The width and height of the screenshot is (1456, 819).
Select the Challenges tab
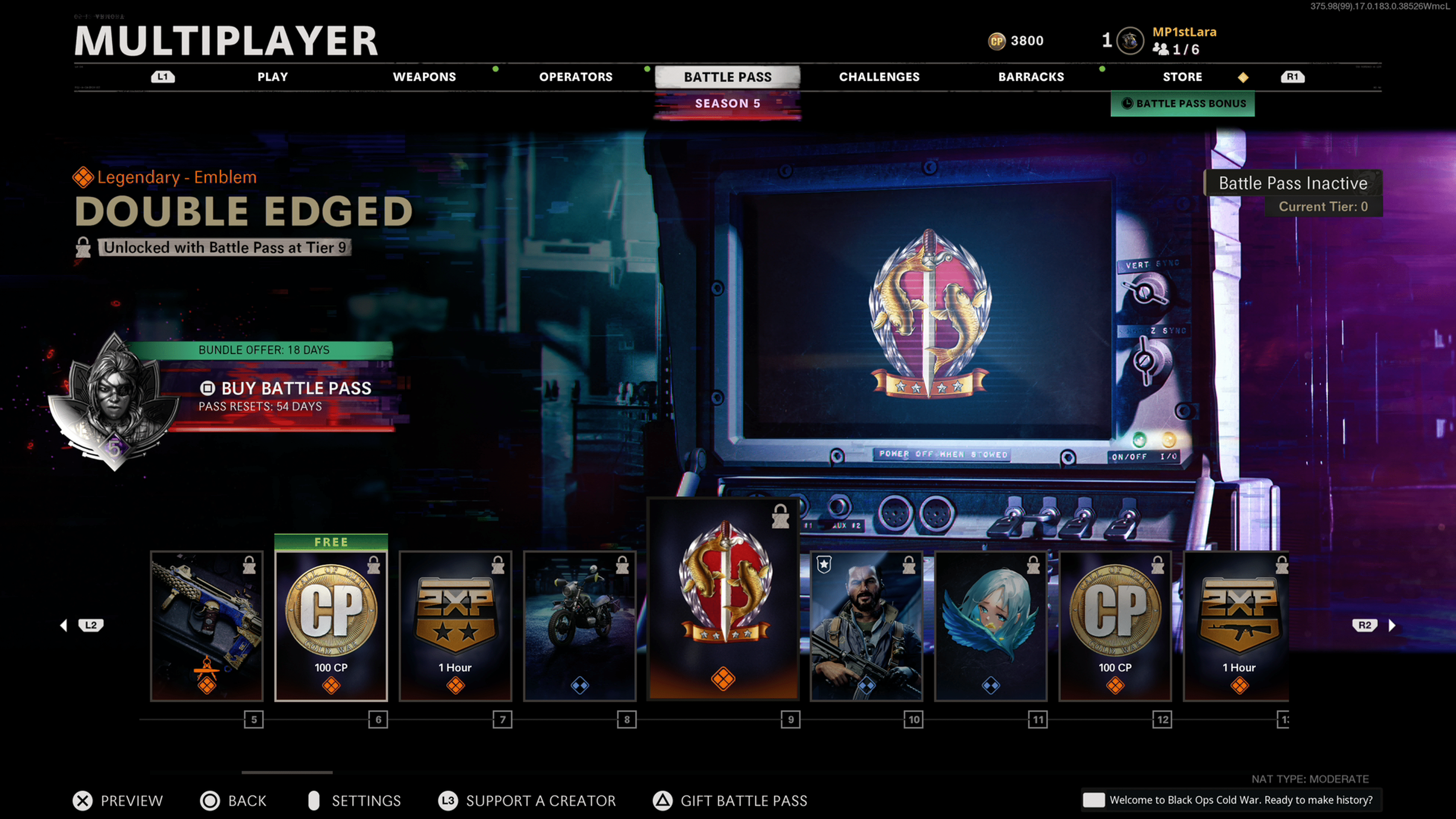[879, 77]
